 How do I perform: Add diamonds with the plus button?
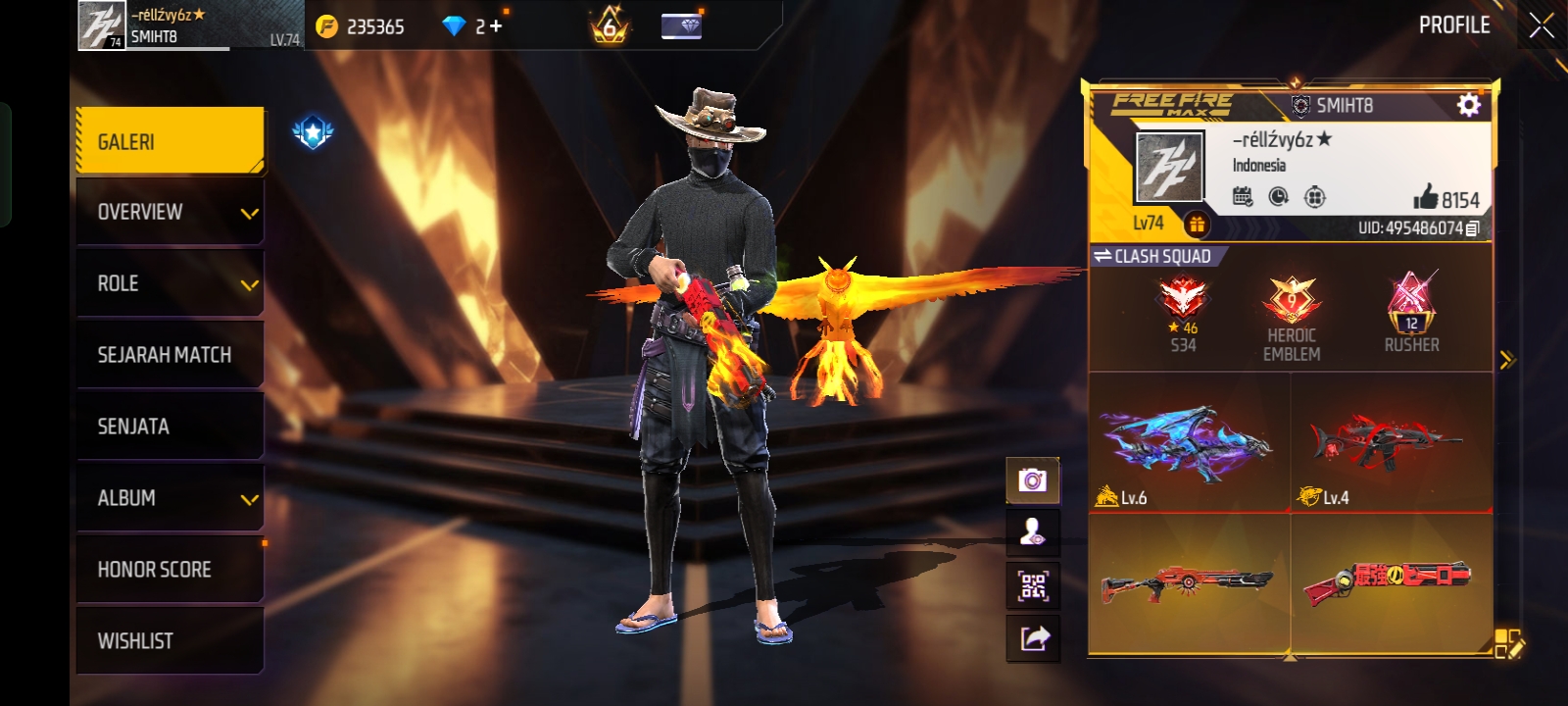tap(496, 26)
